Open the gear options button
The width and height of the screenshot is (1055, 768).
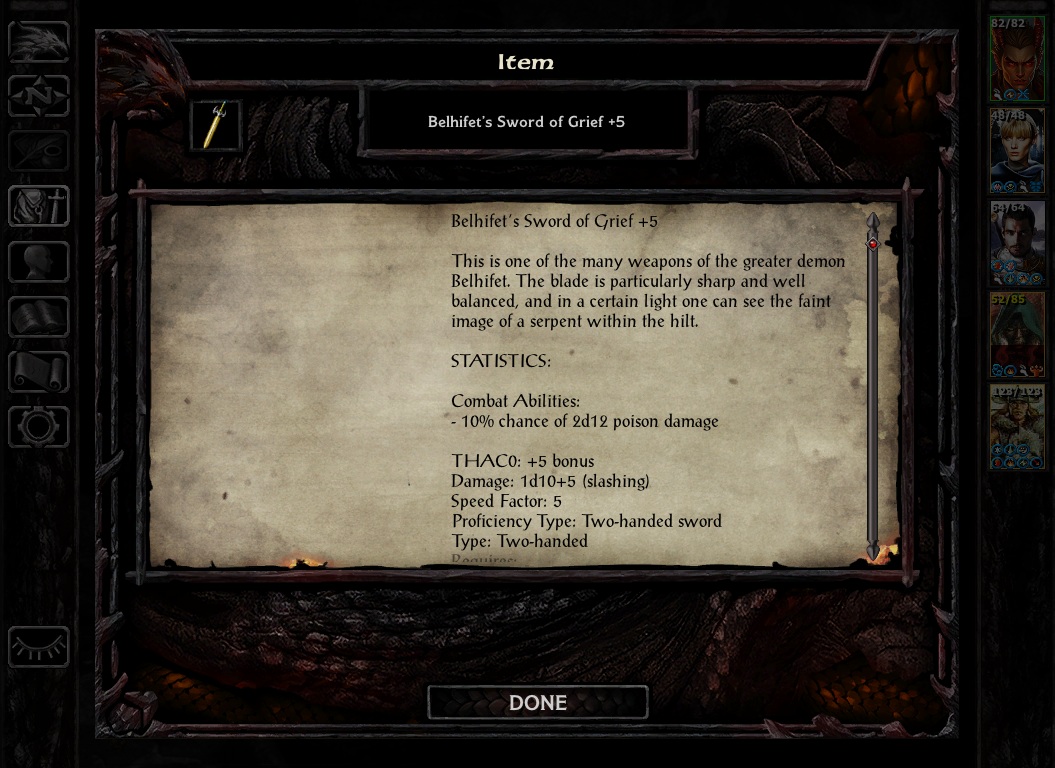[x=39, y=427]
